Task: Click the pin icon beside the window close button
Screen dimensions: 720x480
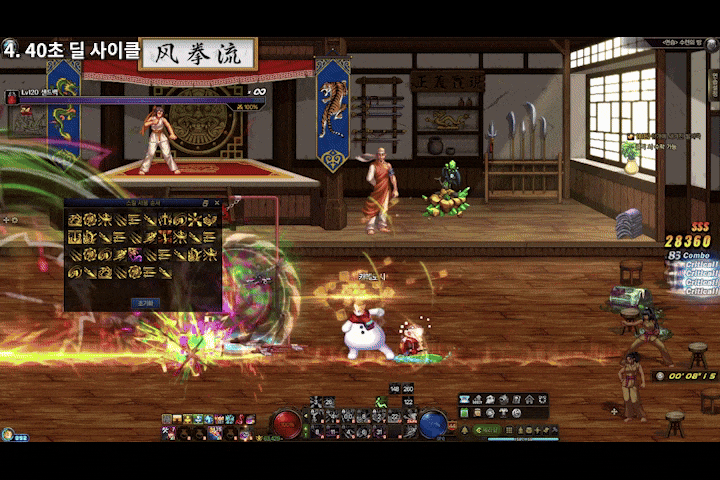Action: 205,204
